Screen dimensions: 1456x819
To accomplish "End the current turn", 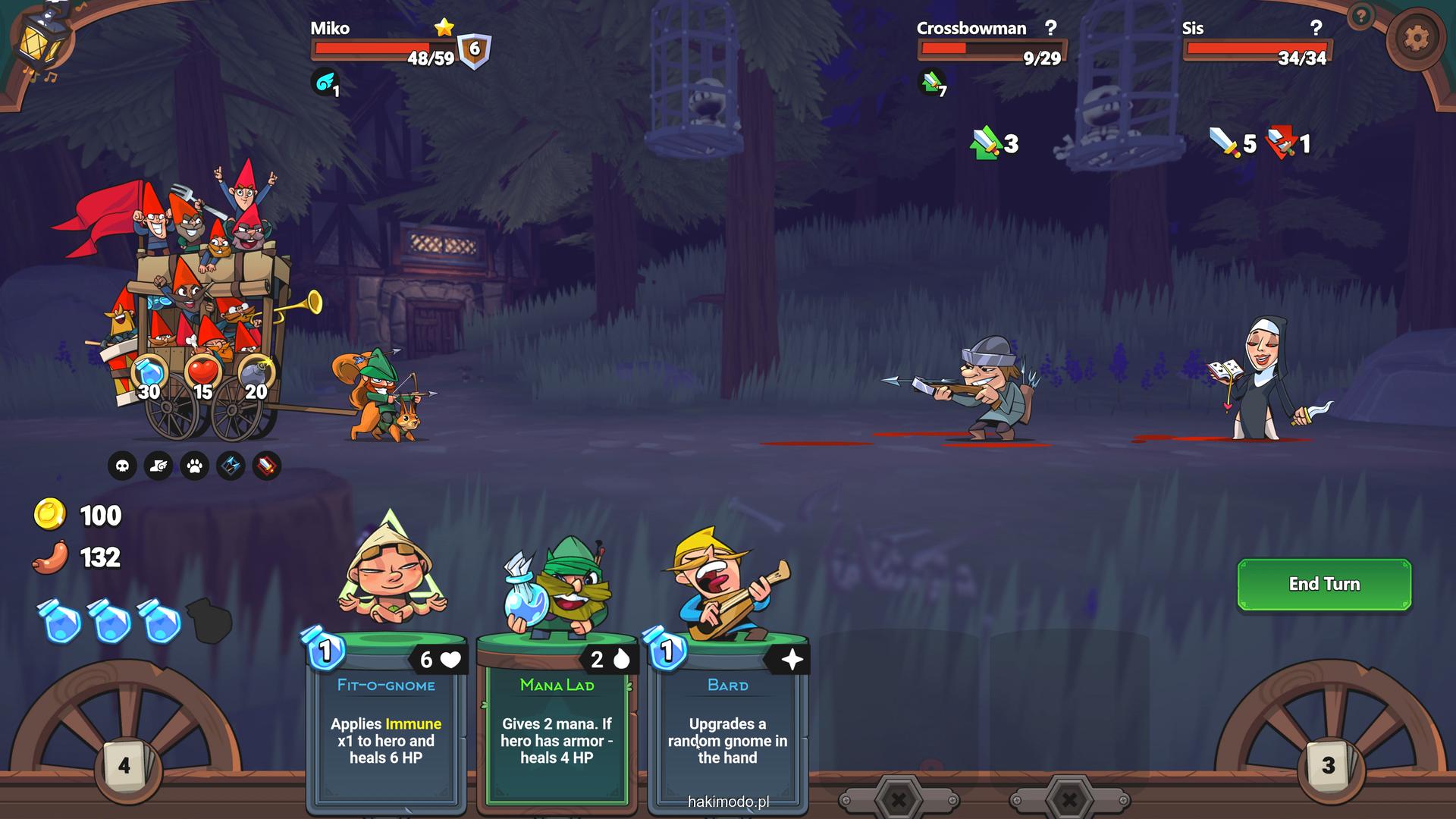I will tap(1324, 584).
